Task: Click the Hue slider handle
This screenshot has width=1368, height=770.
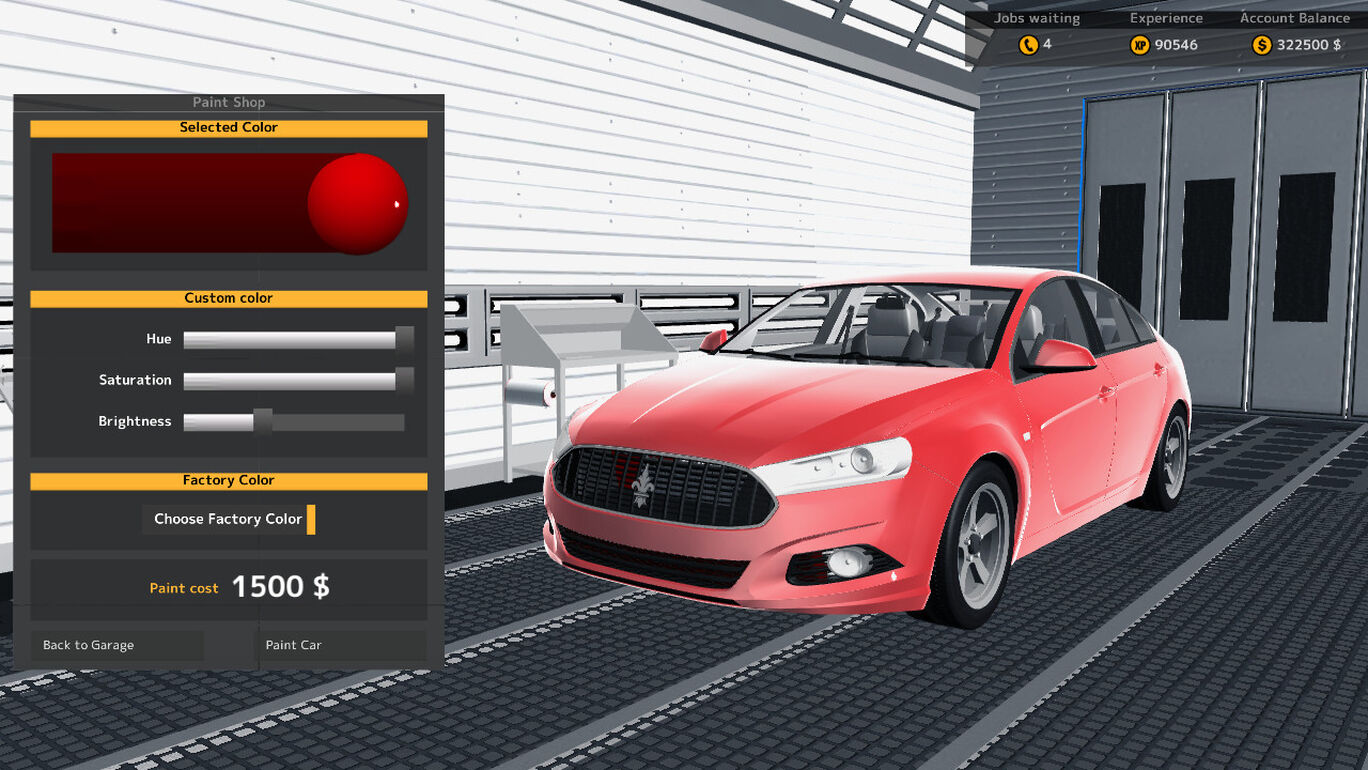Action: click(x=405, y=339)
